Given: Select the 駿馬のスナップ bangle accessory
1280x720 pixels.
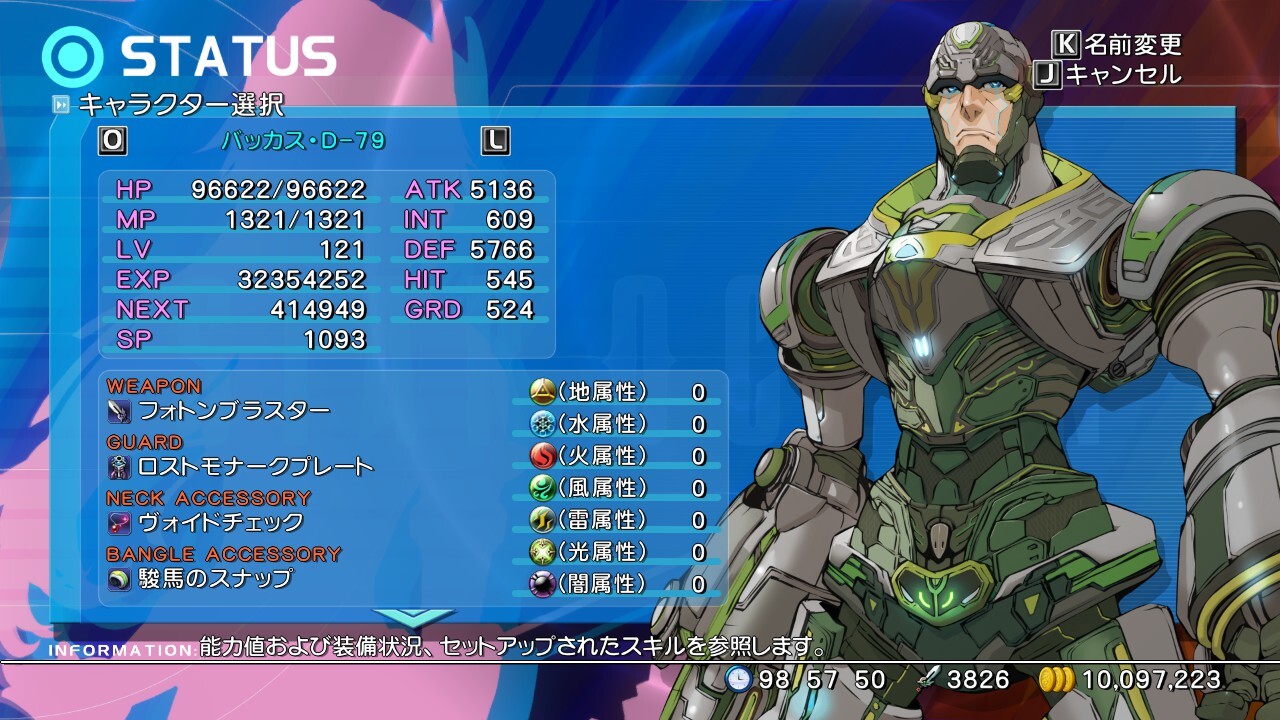Looking at the screenshot, I should point(215,578).
